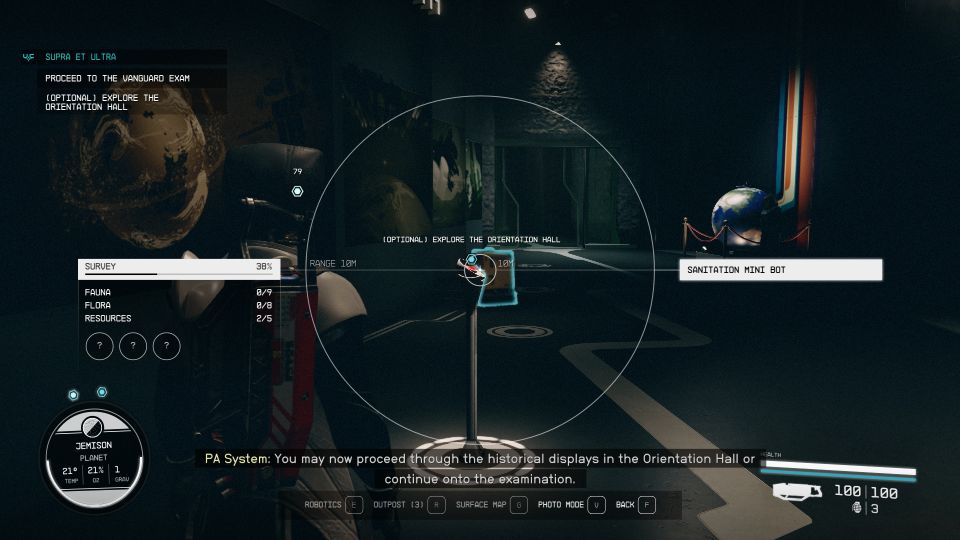This screenshot has height=540, width=960.
Task: Click the Jemison planet info dial
Action: click(x=95, y=458)
